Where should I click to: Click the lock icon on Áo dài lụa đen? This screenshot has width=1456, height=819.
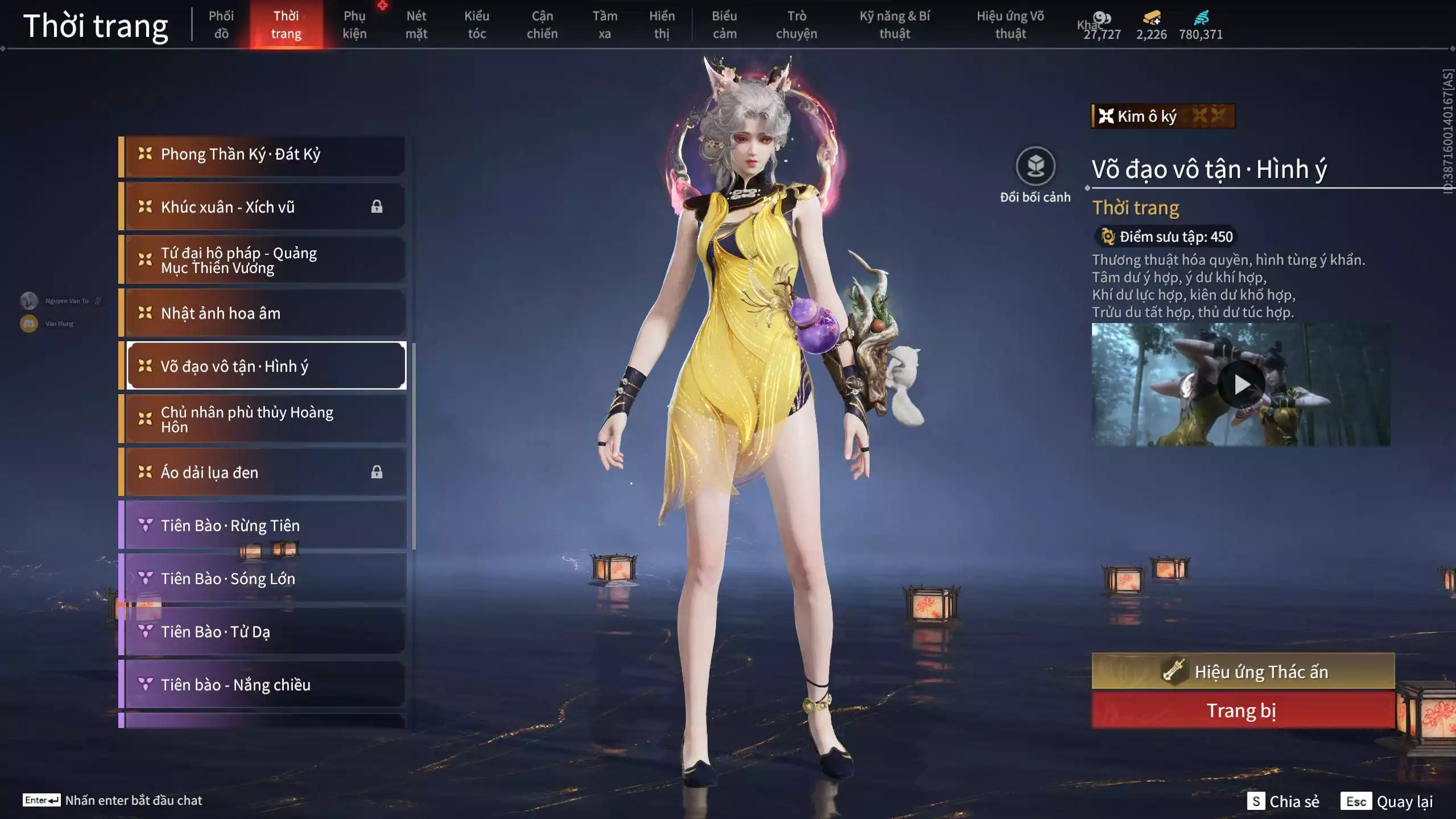376,472
